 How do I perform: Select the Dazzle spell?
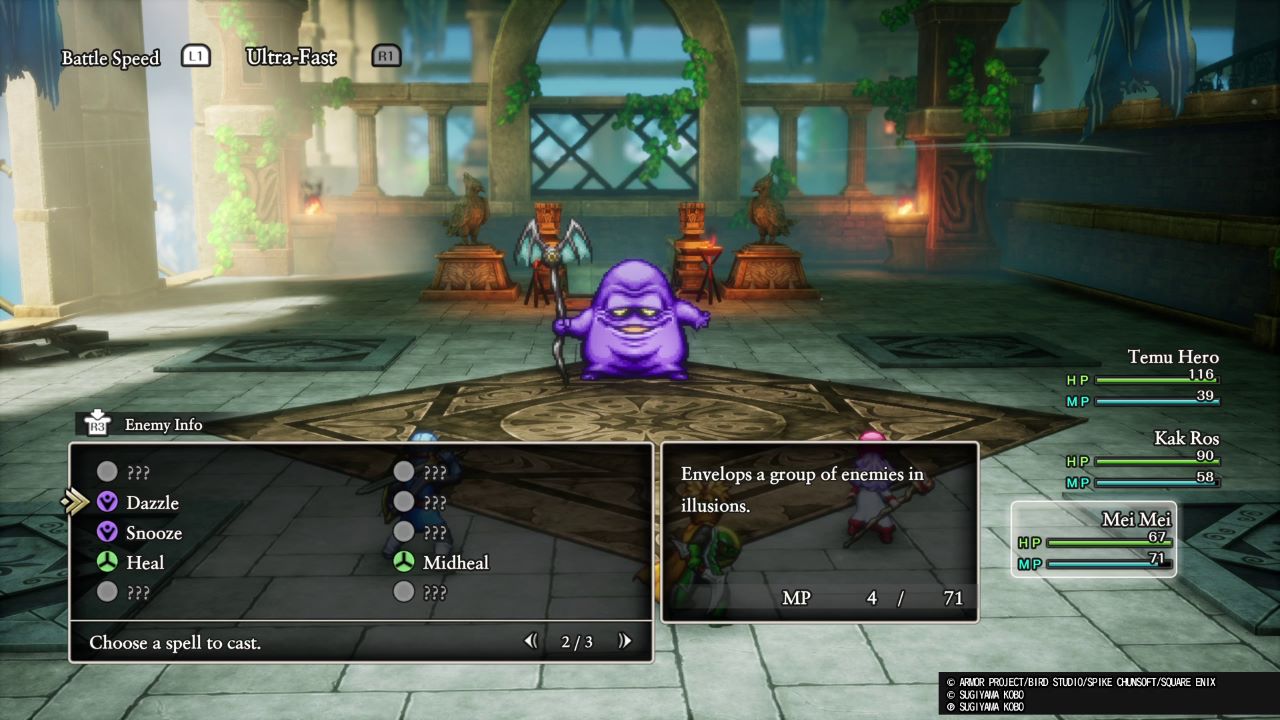tap(151, 502)
